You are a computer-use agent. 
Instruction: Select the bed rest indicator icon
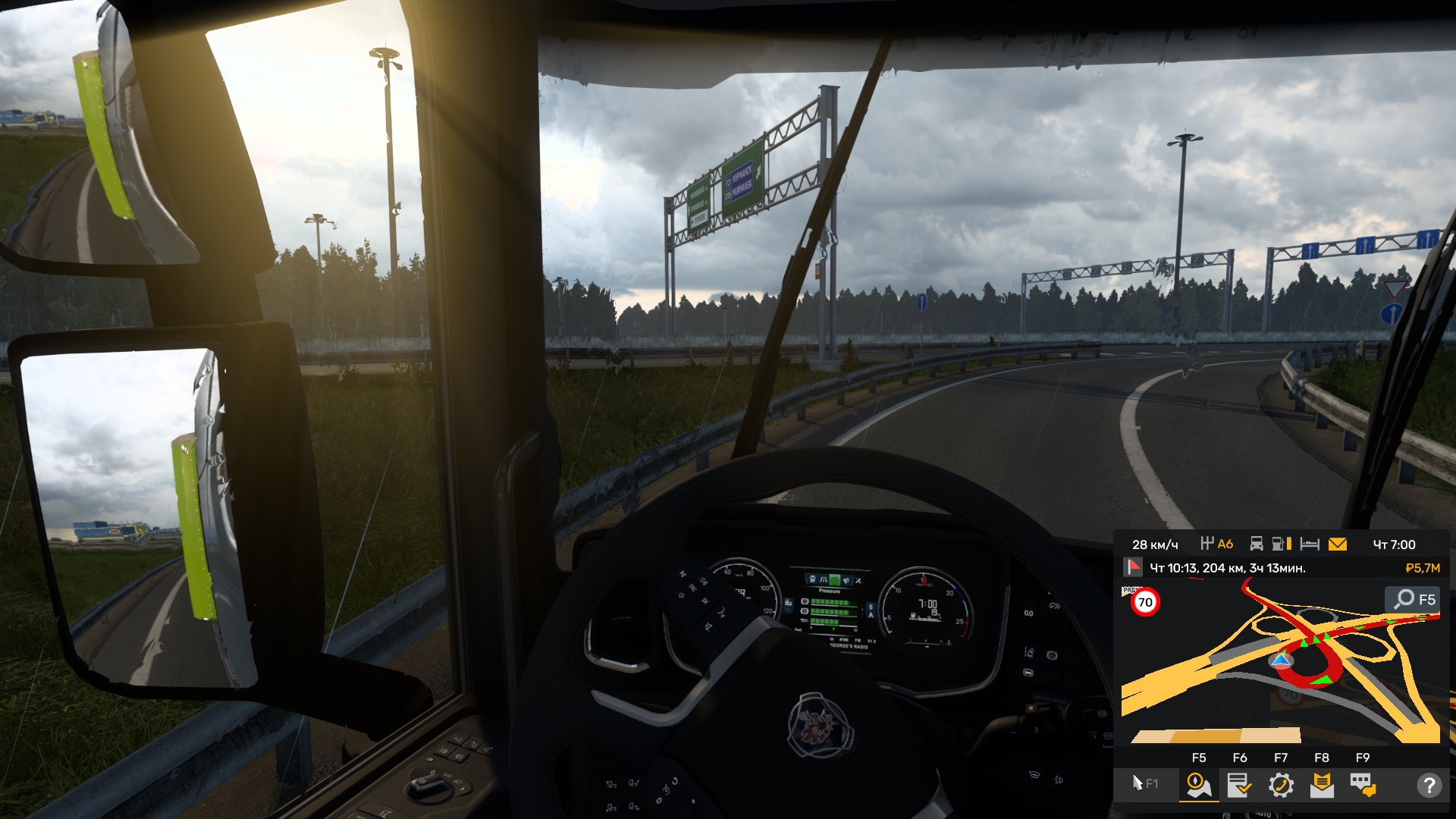tap(1310, 544)
